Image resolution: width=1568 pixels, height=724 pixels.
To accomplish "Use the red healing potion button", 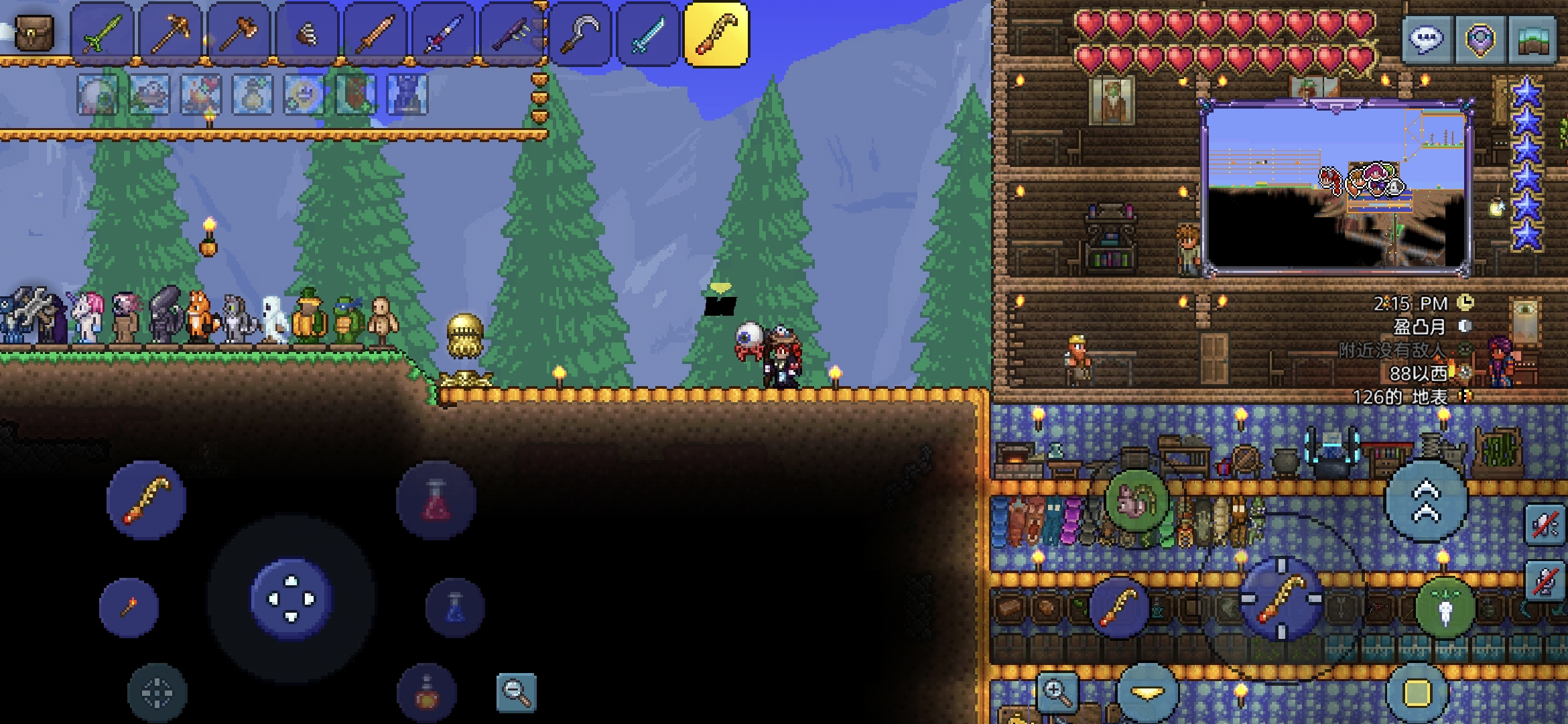I will (436, 501).
